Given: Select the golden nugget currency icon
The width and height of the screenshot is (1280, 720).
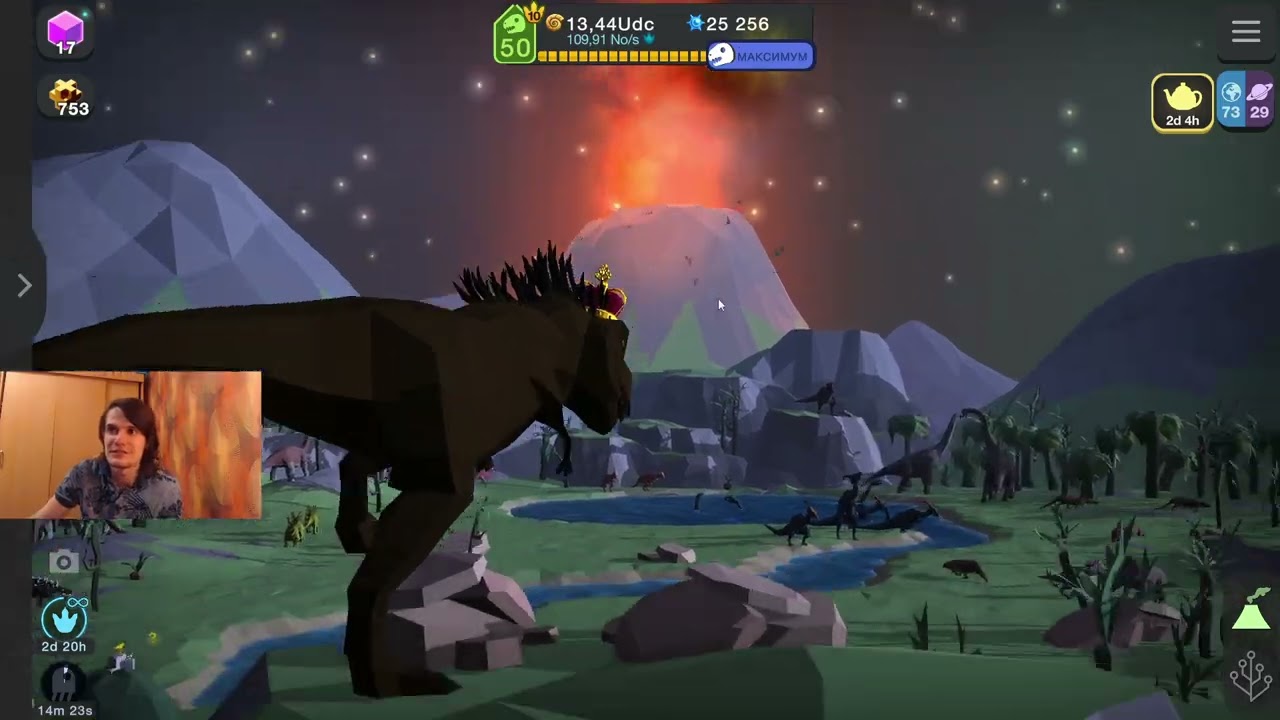Looking at the screenshot, I should [x=68, y=97].
